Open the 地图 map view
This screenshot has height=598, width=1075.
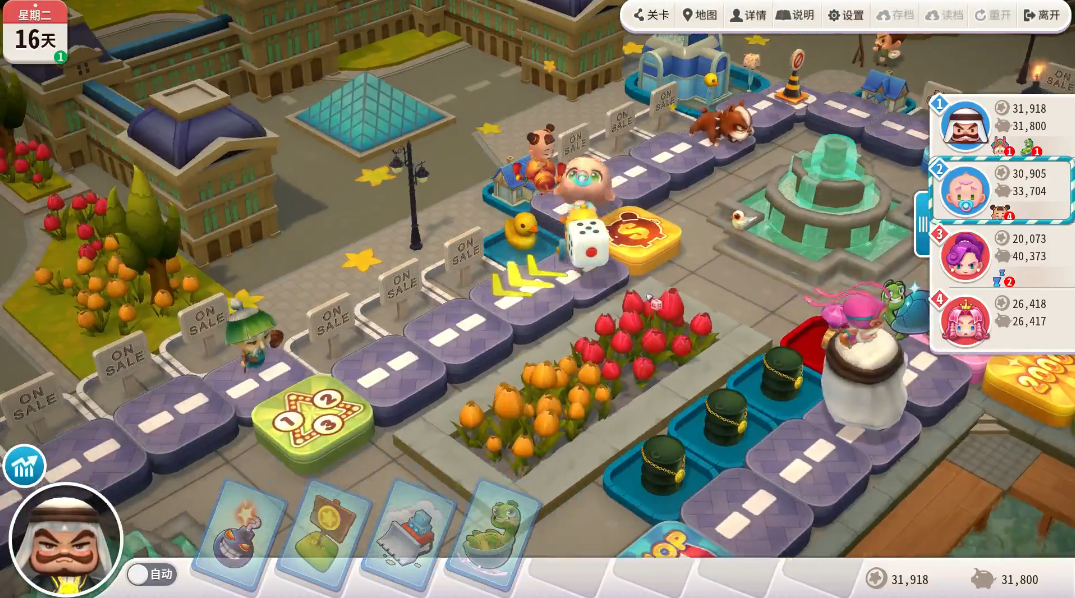tap(700, 15)
